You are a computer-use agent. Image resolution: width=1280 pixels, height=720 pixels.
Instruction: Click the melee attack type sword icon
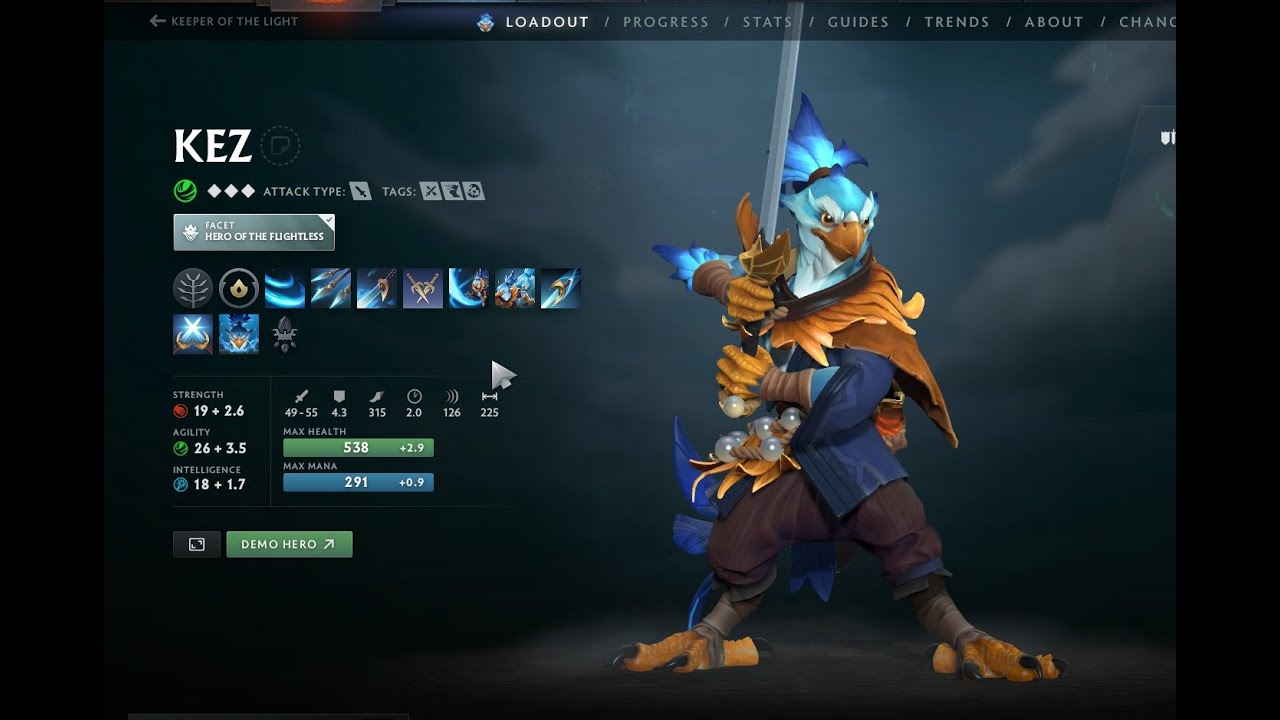pos(360,191)
